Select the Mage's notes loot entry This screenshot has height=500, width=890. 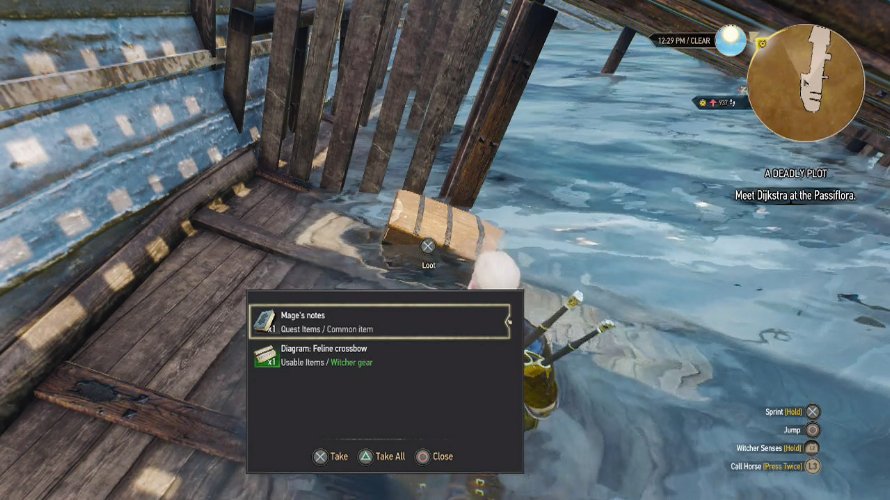point(379,321)
